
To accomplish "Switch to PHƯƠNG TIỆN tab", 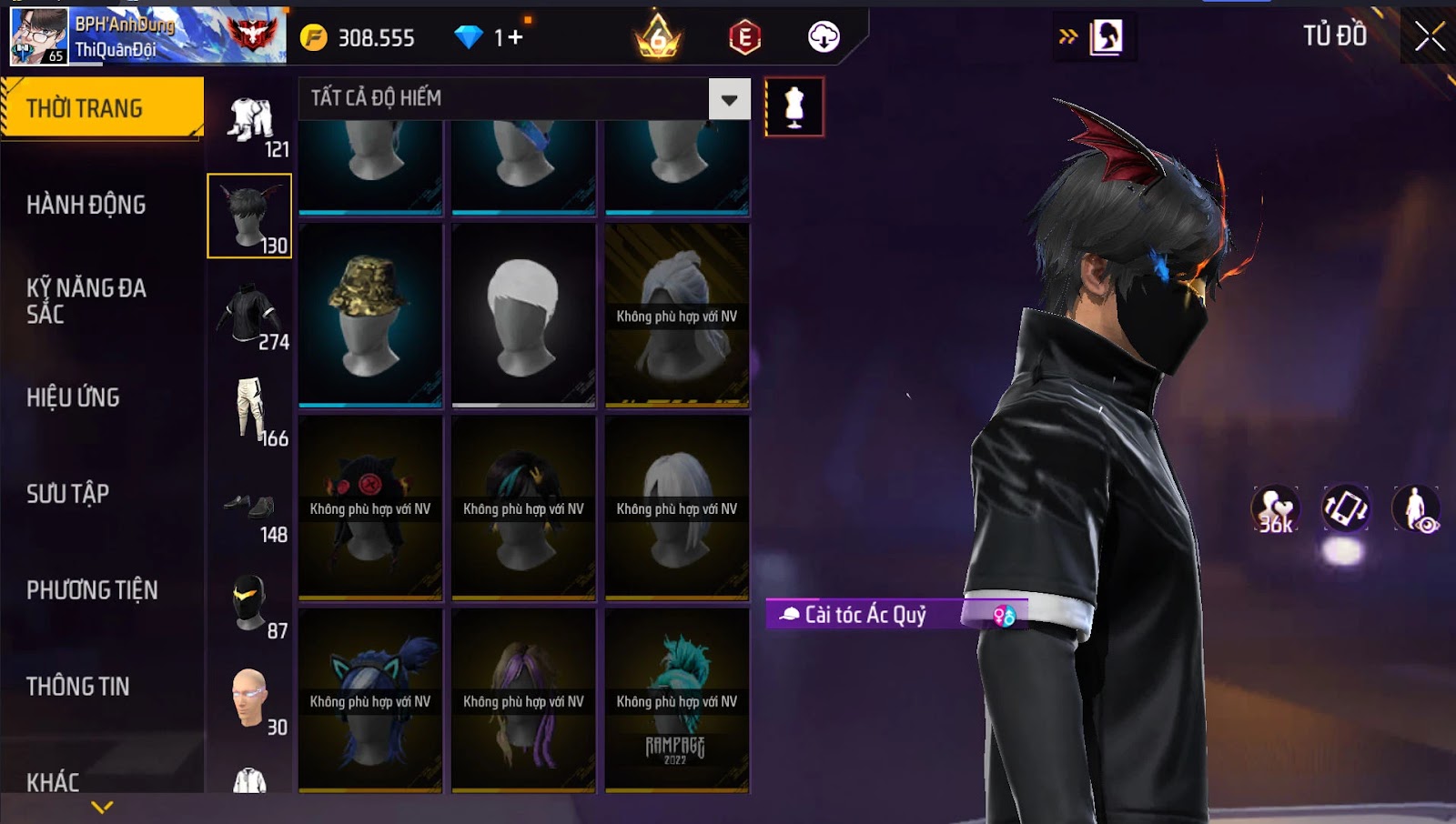I will pyautogui.click(x=92, y=590).
